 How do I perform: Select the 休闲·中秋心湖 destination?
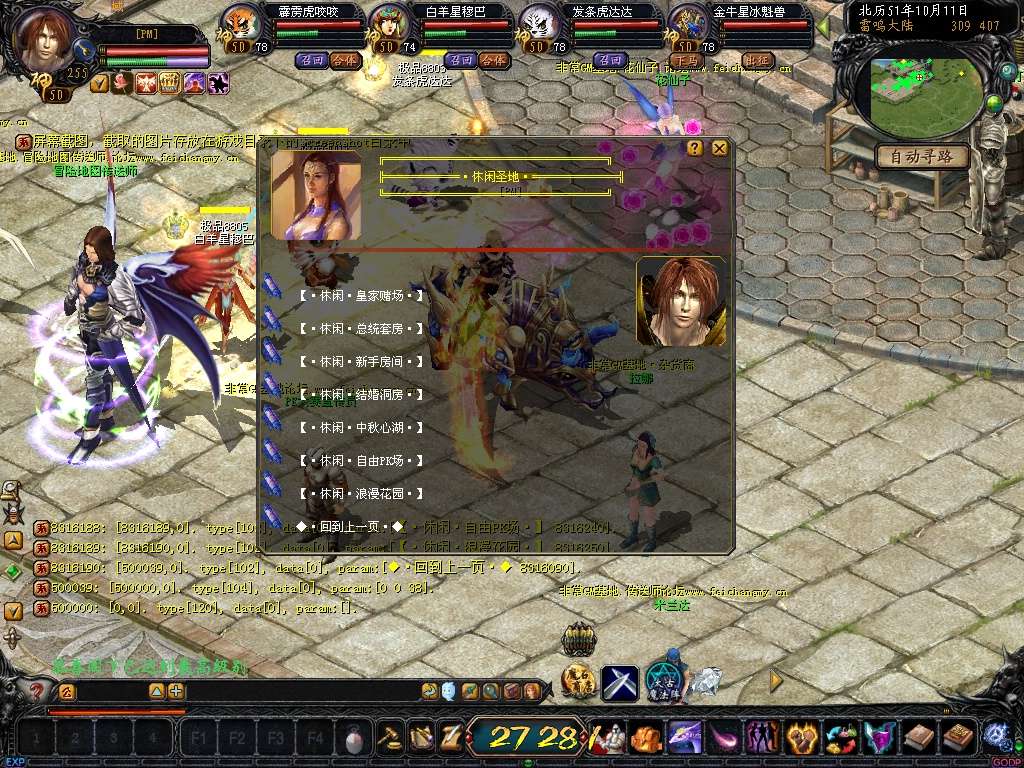(361, 428)
